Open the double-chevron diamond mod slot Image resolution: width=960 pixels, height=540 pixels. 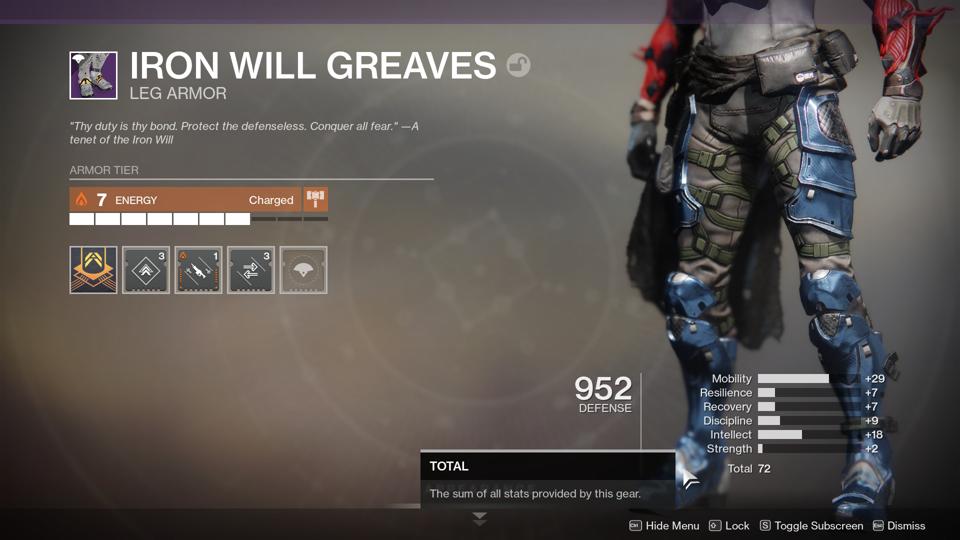pyautogui.click(x=146, y=270)
